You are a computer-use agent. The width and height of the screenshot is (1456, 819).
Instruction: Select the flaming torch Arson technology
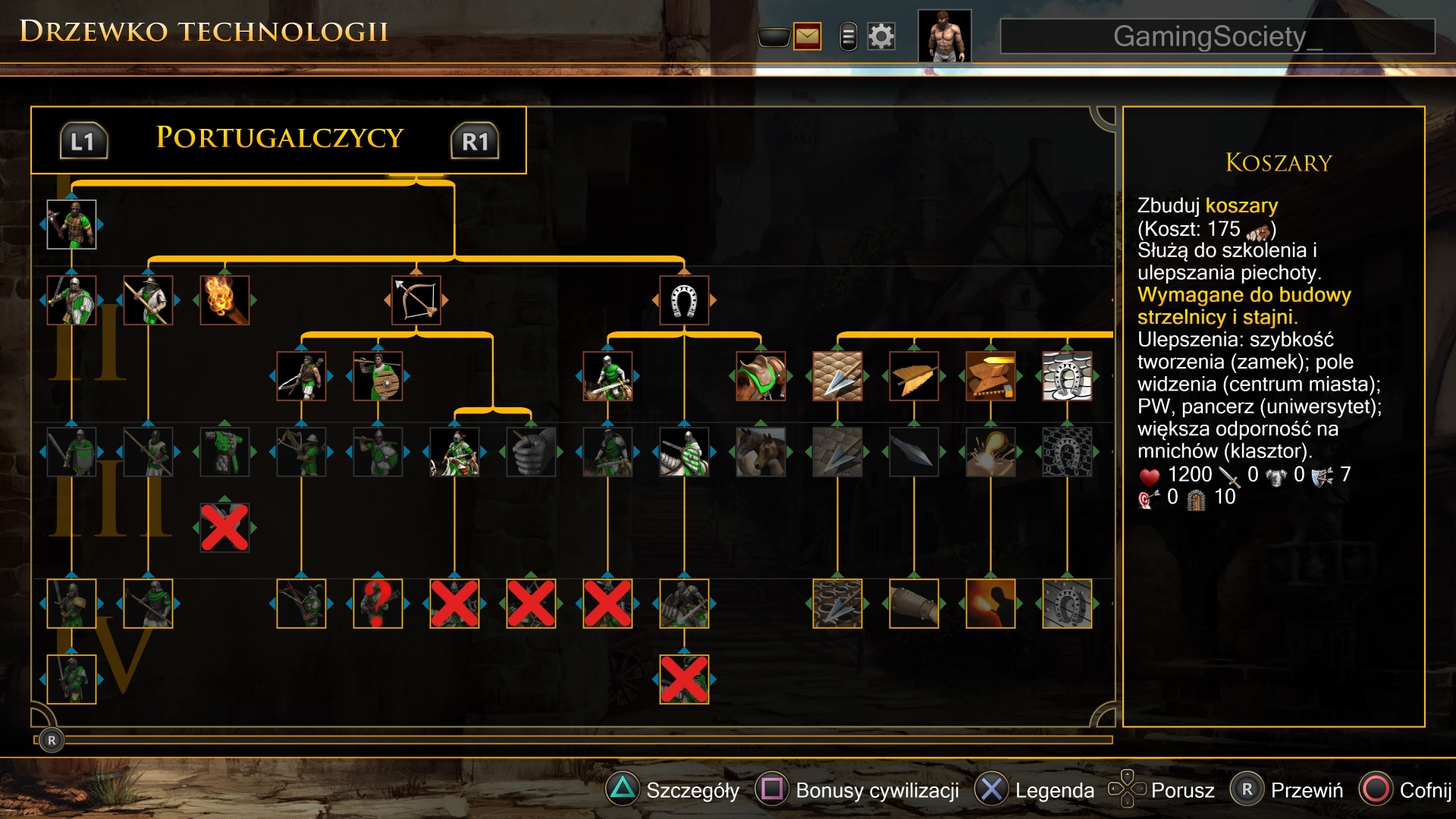click(224, 300)
